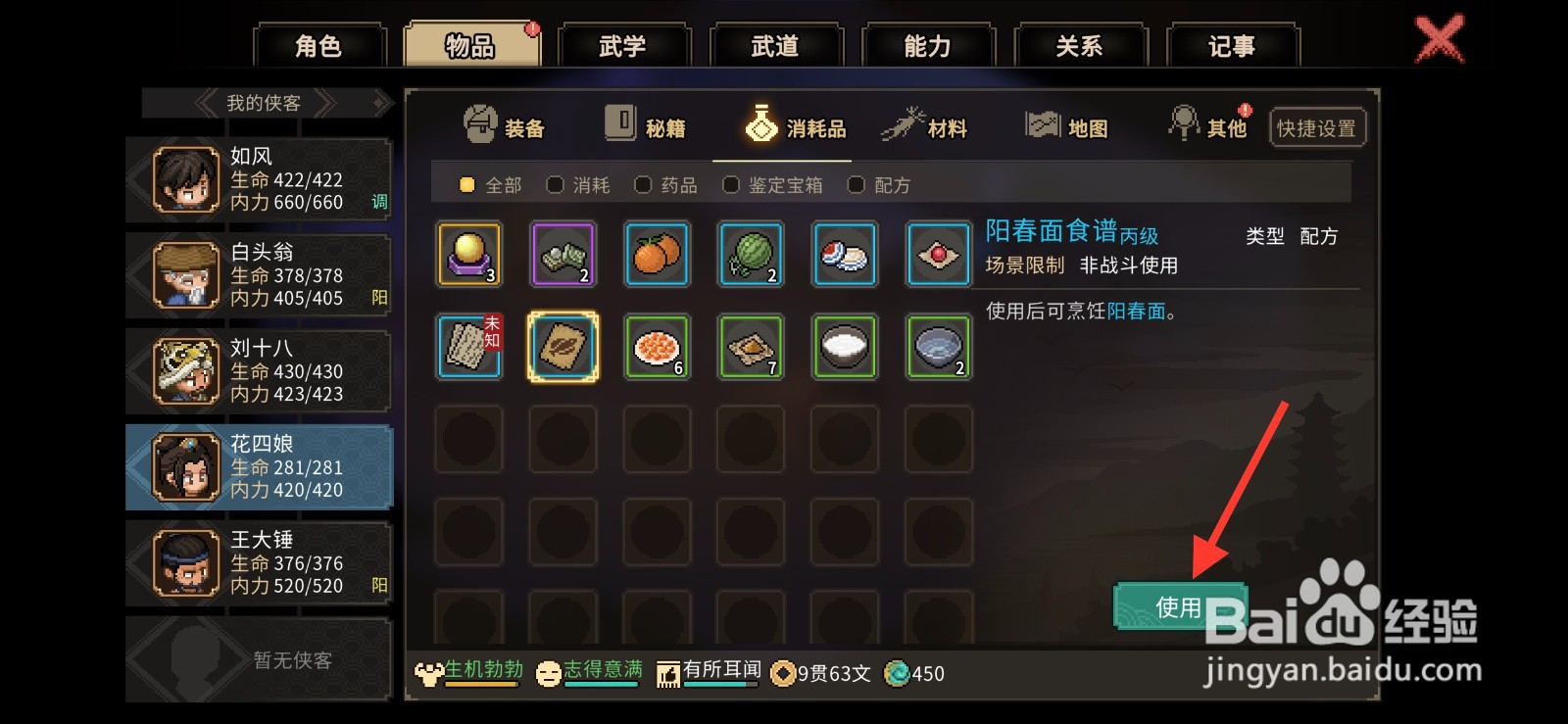
Task: Open the 其他 category with notification badge
Action: pyautogui.click(x=1207, y=124)
